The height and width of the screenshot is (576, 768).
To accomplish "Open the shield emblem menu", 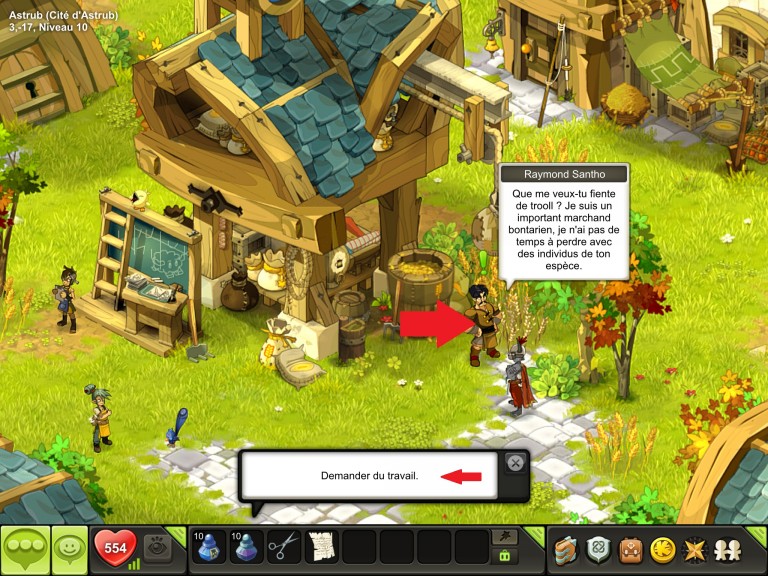I will (599, 548).
